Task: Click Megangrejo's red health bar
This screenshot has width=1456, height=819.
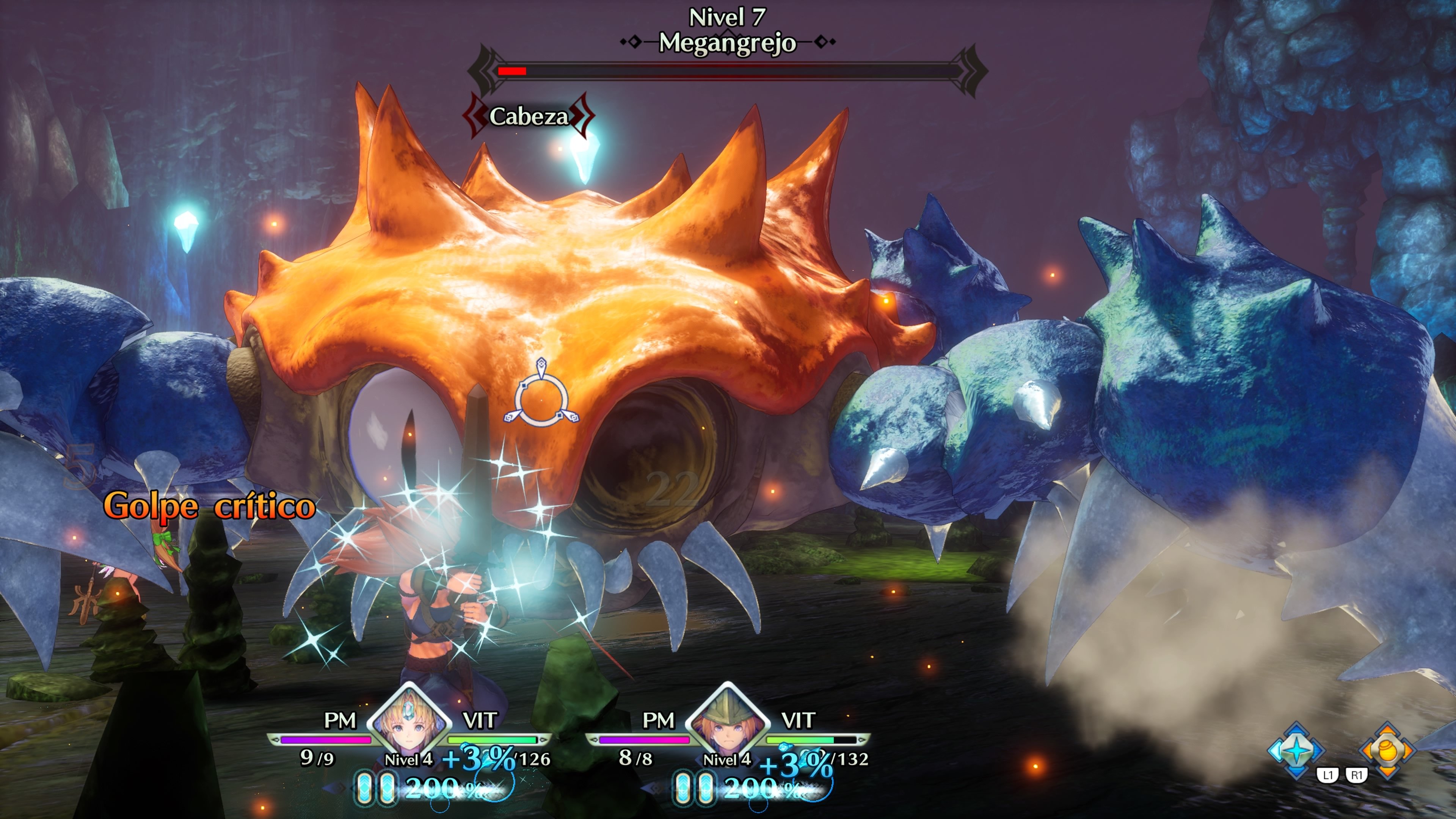Action: (x=511, y=71)
